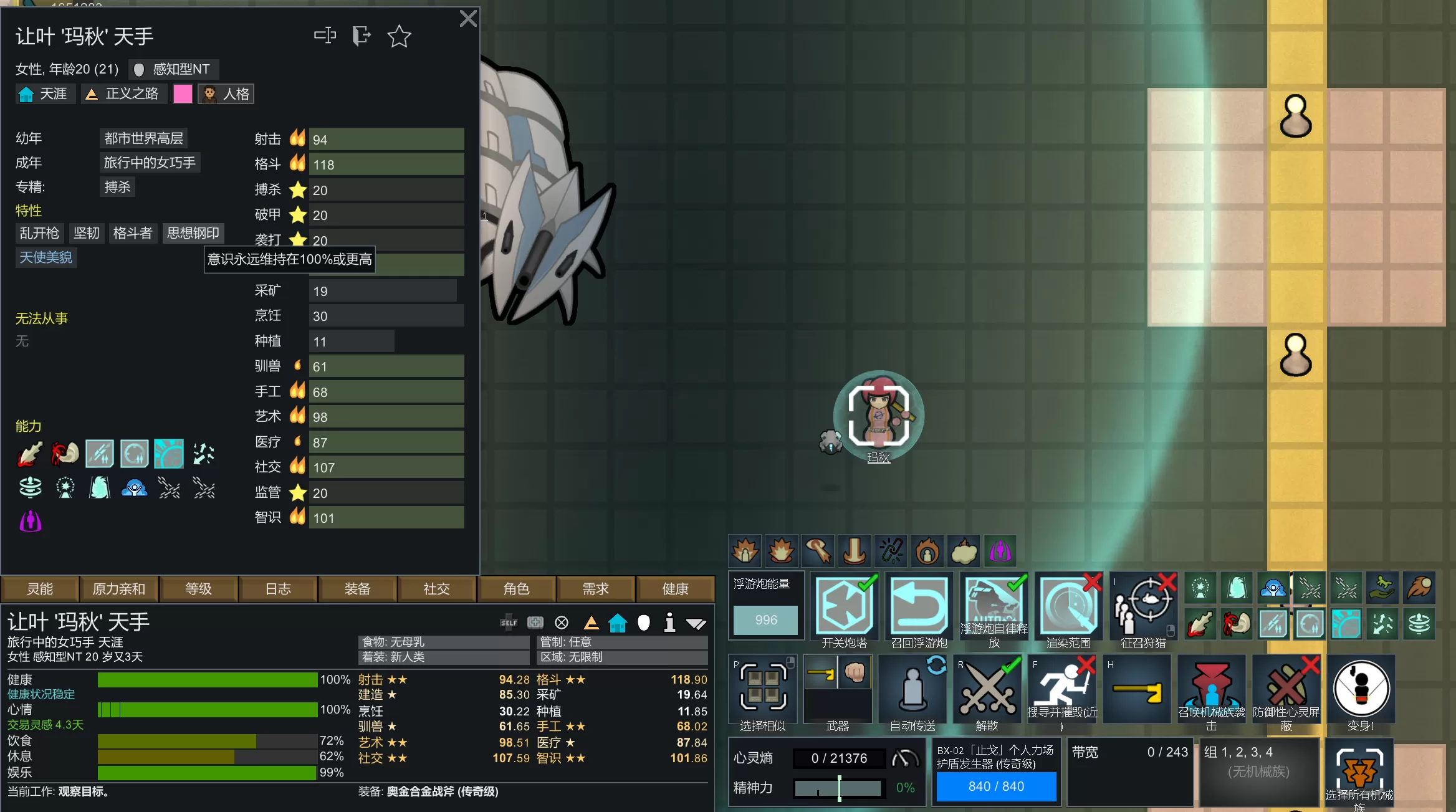Viewport: 1456px width, 812px height.
Task: Open the 健康 tab
Action: [x=675, y=589]
